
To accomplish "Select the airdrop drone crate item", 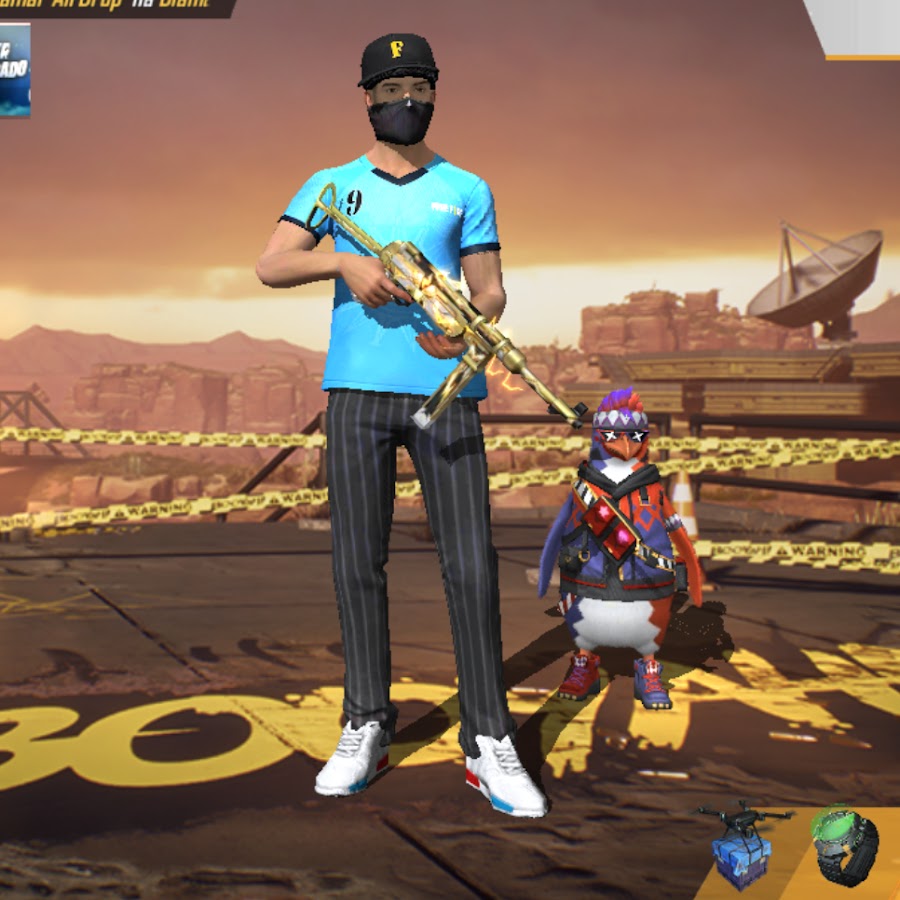I will pos(743,845).
